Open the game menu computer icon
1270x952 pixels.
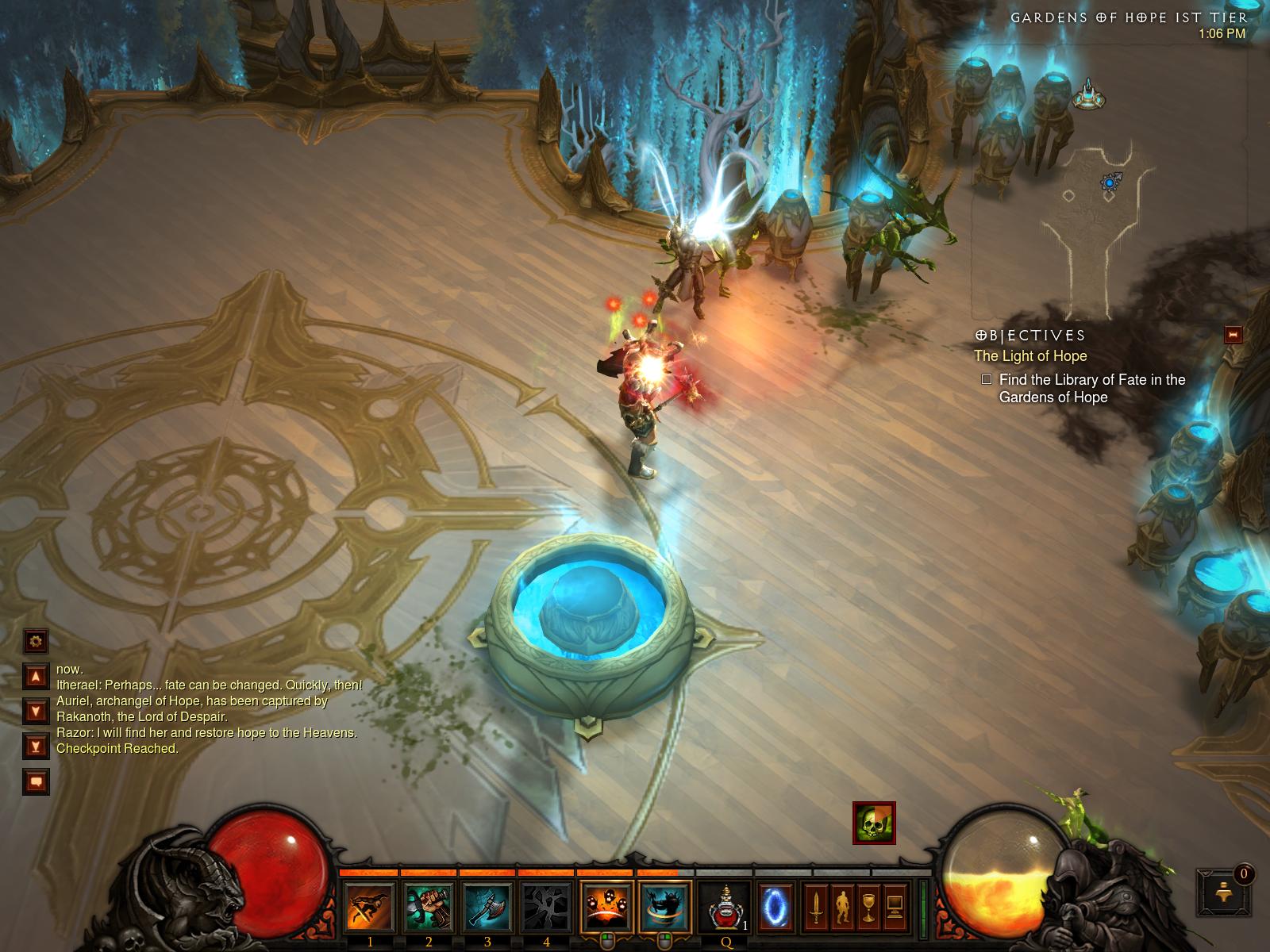pyautogui.click(x=895, y=906)
